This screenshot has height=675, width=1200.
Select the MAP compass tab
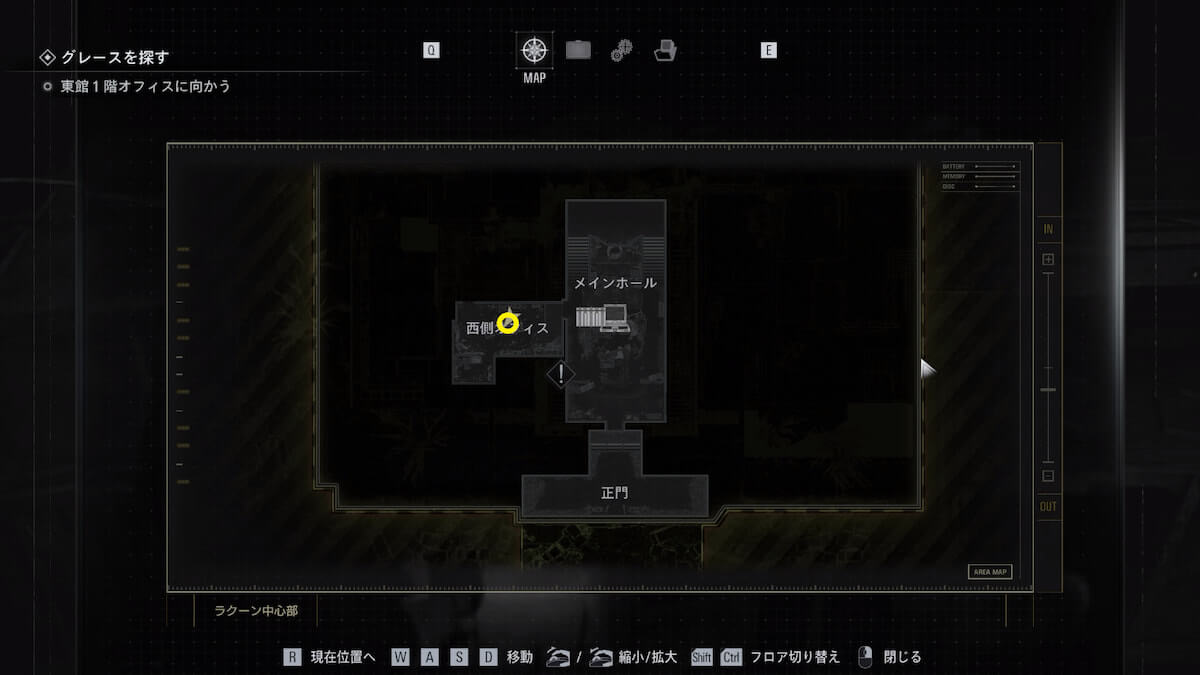click(535, 49)
